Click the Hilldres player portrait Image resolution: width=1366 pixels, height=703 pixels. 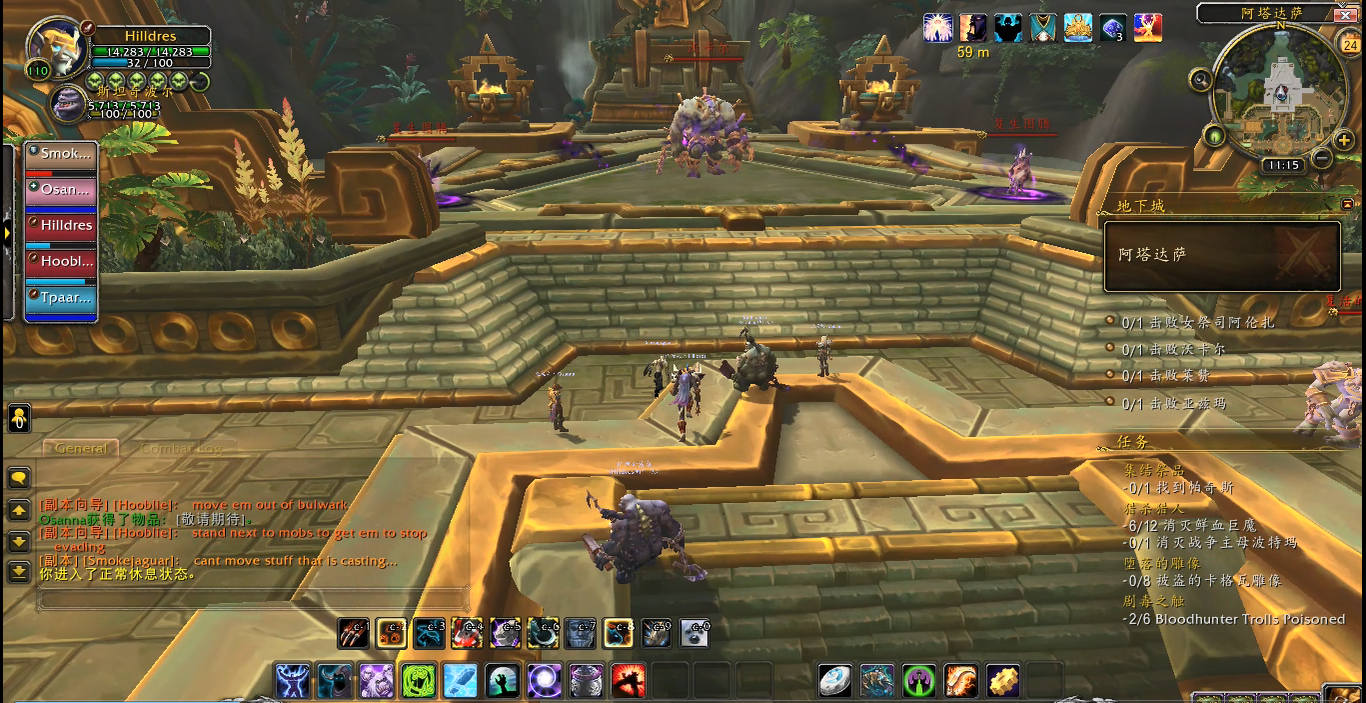56,47
